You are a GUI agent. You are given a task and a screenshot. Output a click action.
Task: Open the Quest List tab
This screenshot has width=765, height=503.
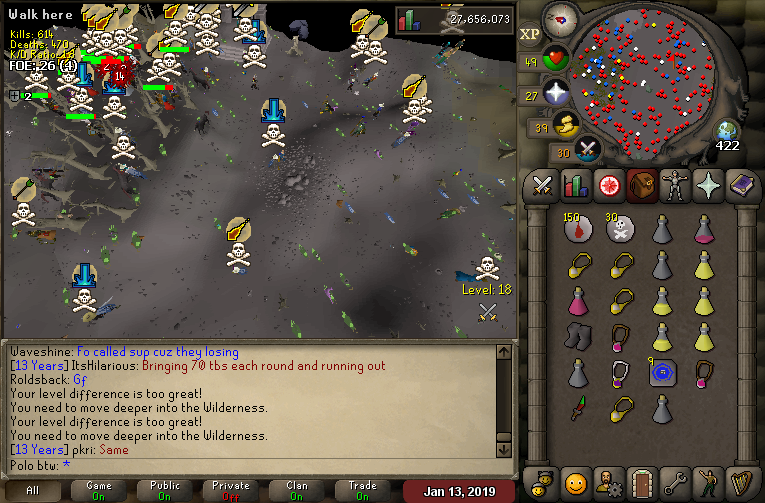coord(607,186)
